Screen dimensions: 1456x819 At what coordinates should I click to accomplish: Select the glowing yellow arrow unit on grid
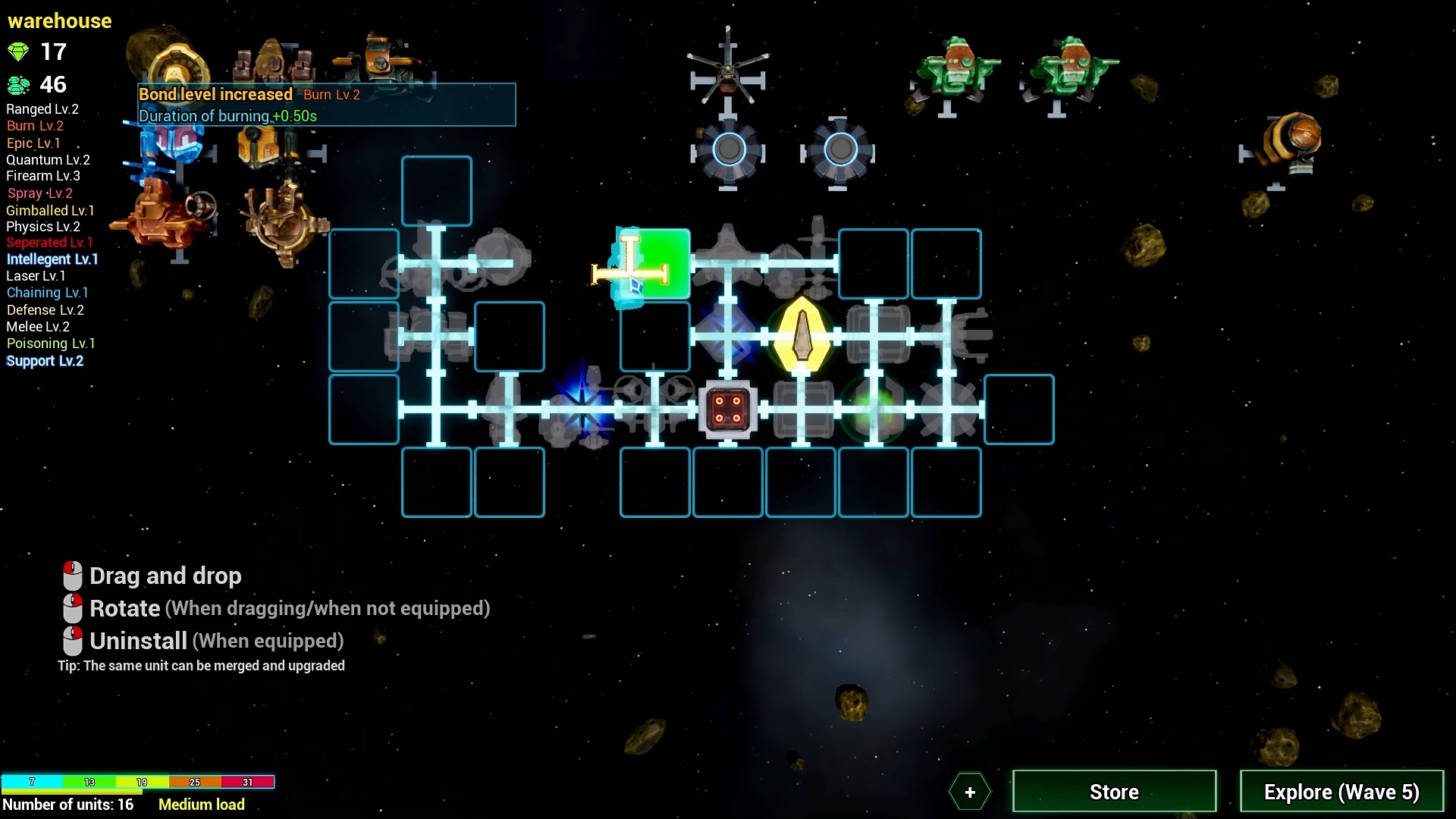(x=802, y=336)
